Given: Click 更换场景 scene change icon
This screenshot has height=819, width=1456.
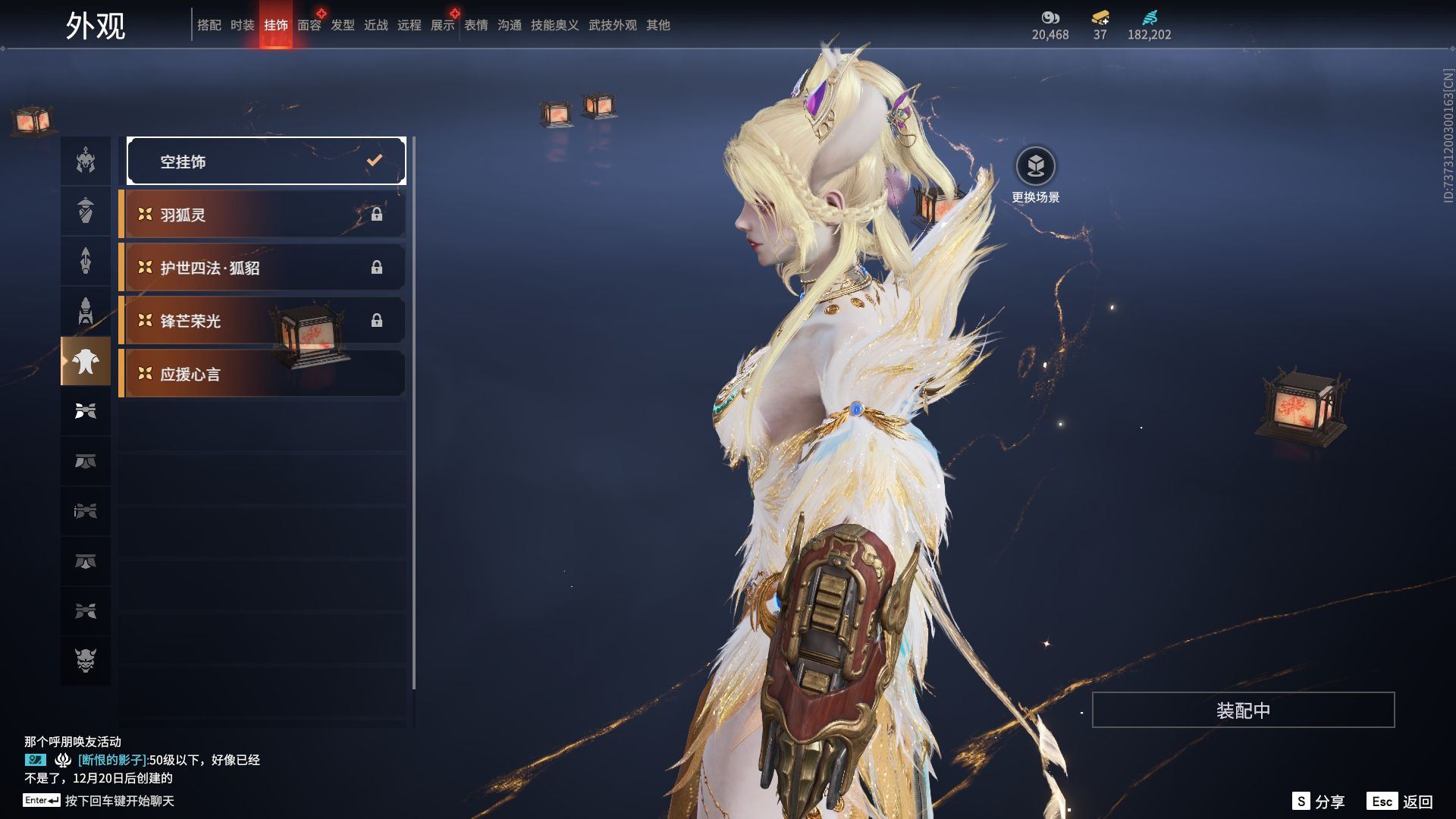Looking at the screenshot, I should [1035, 166].
